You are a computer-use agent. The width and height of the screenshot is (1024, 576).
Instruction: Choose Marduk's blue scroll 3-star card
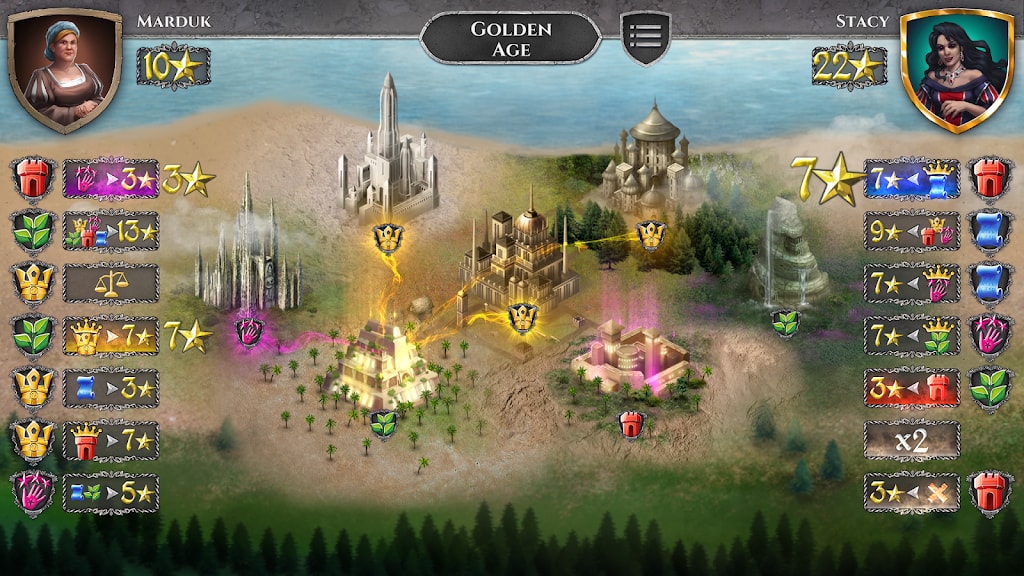111,388
